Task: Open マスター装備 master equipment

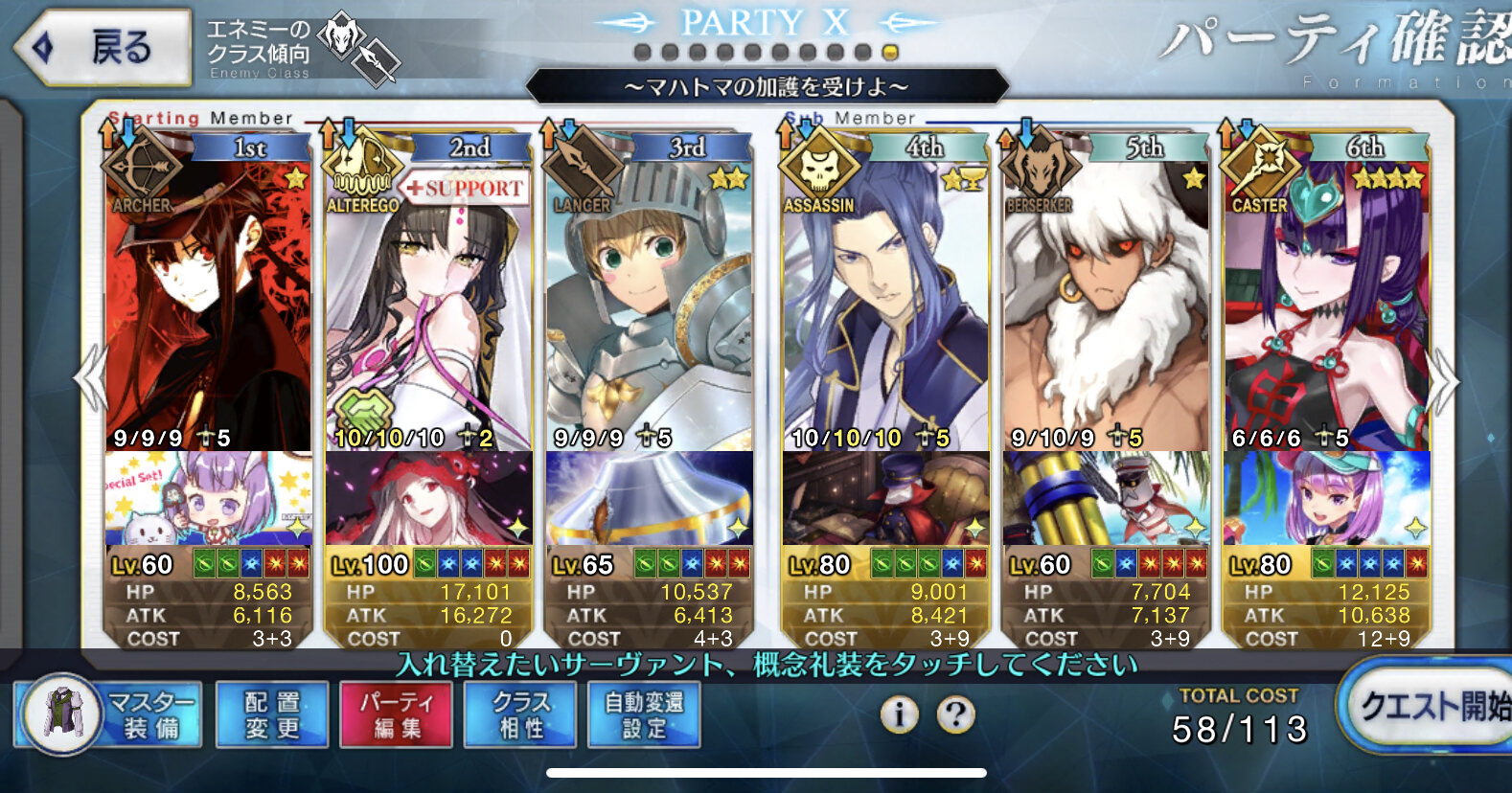Action: point(109,714)
